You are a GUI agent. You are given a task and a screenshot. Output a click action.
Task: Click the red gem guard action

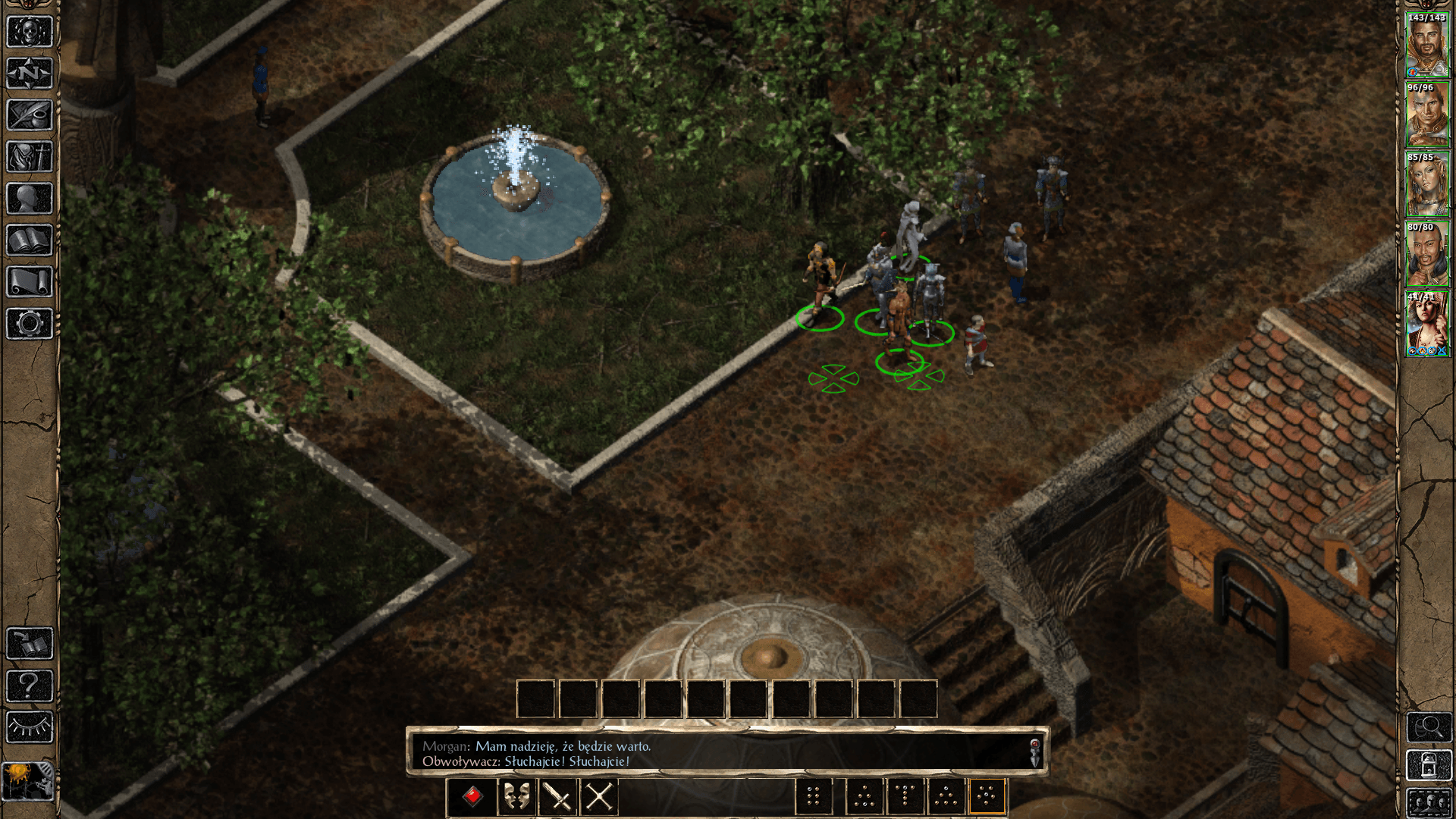(x=471, y=796)
